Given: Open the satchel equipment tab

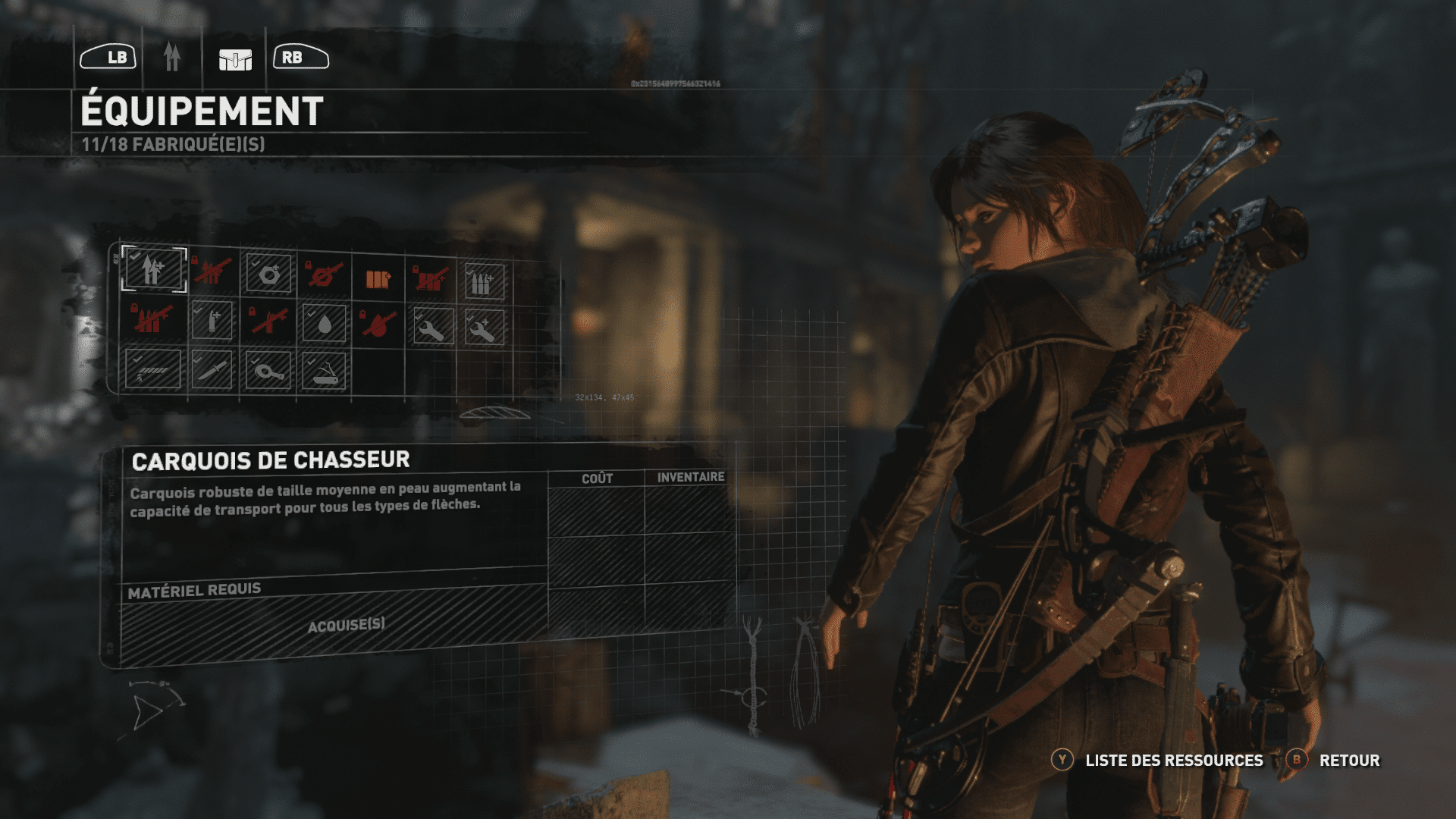Looking at the screenshot, I should tap(235, 58).
